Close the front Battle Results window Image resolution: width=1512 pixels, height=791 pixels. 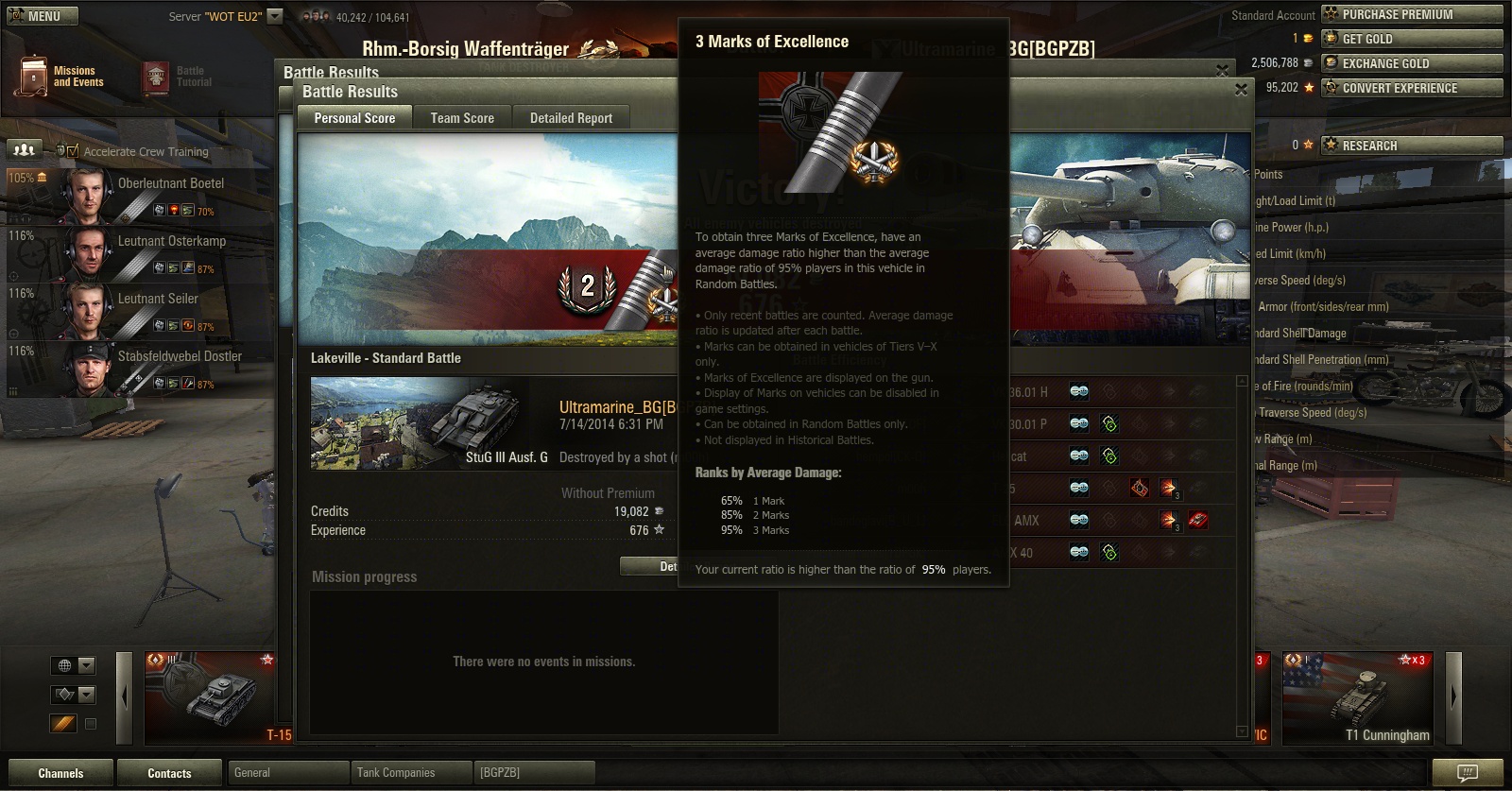tap(1241, 90)
